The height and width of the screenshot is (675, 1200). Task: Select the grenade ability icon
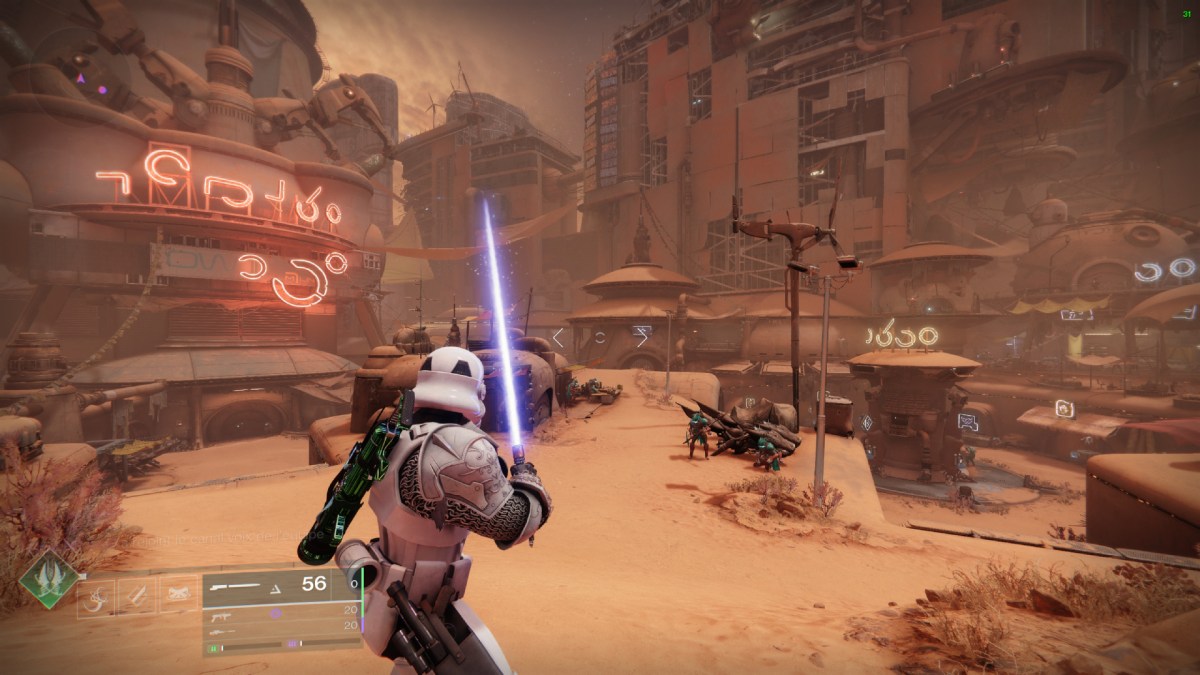pyautogui.click(x=97, y=597)
